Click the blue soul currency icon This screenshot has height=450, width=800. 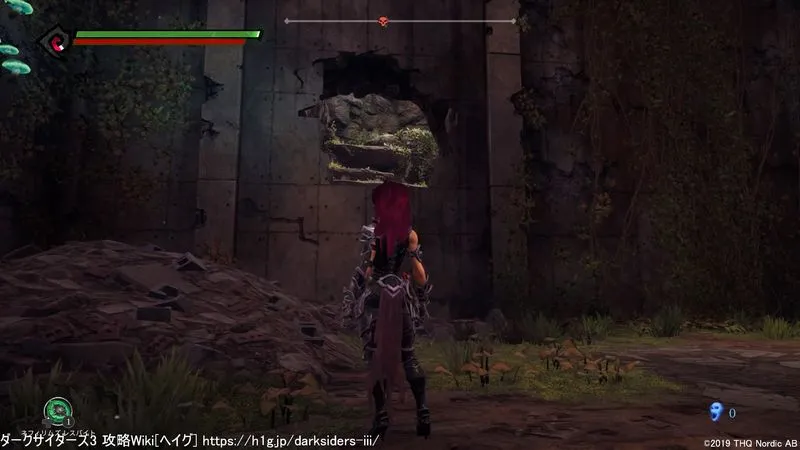tap(714, 411)
